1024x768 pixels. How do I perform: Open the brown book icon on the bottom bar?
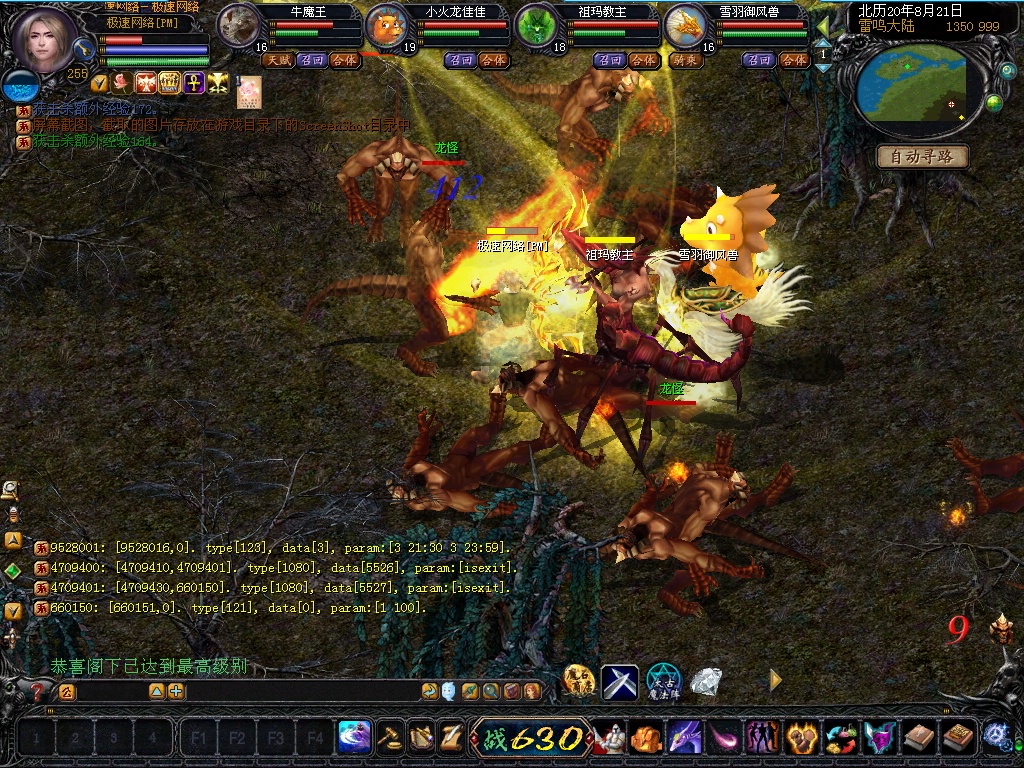918,738
